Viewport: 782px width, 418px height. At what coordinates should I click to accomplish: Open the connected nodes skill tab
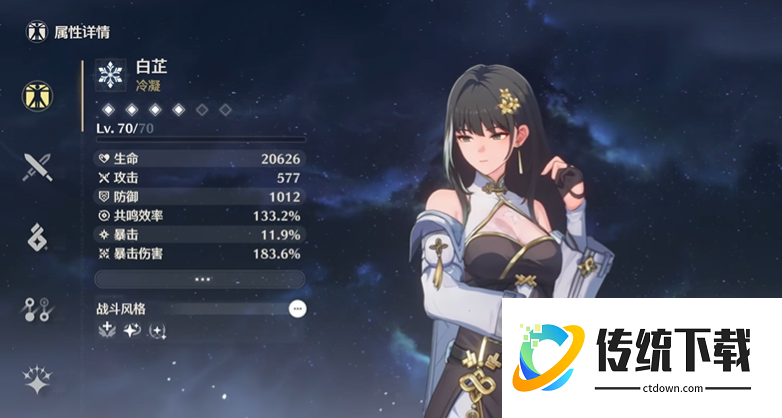[38, 310]
